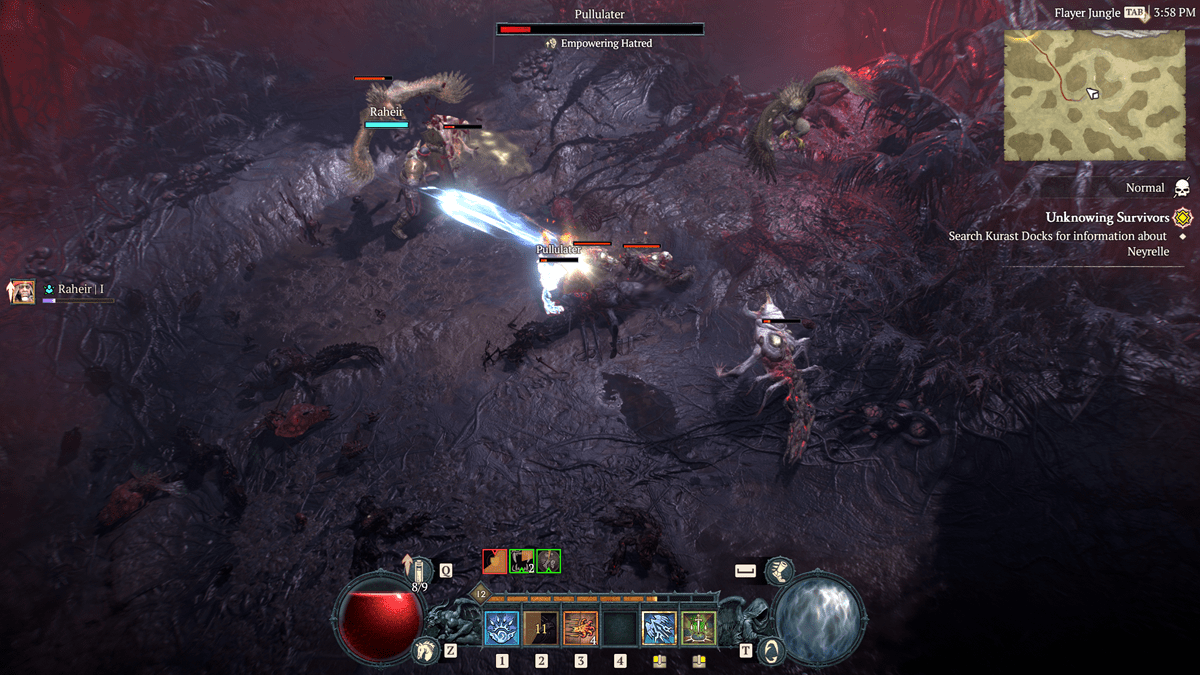Drink a healing potion from the vial icon
1200x675 pixels.
pos(420,572)
